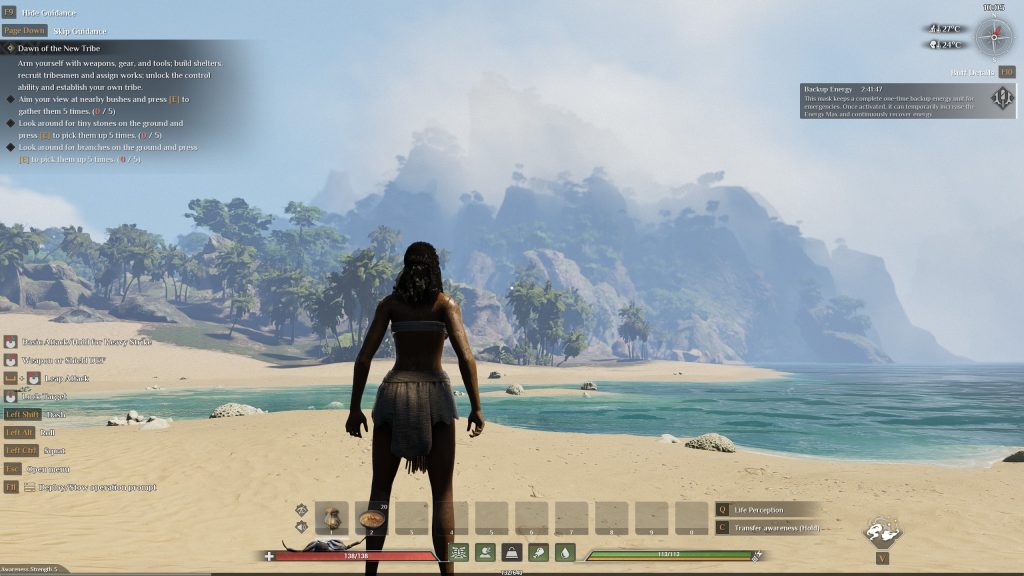Click the compass in the corner
This screenshot has width=1024, height=576.
click(994, 37)
